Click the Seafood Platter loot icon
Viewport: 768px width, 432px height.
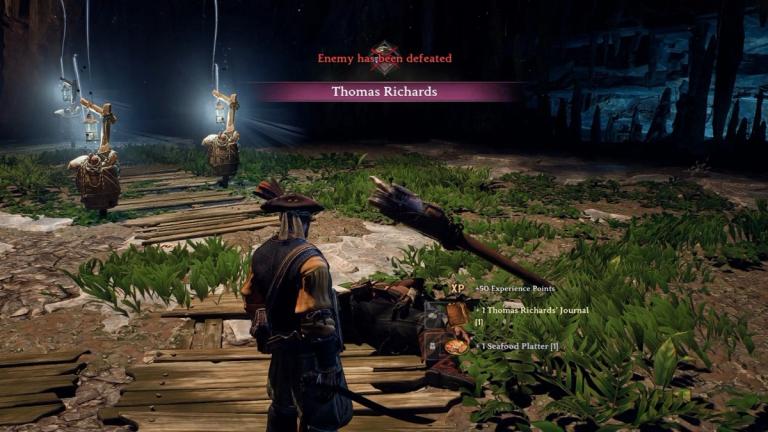[x=458, y=346]
